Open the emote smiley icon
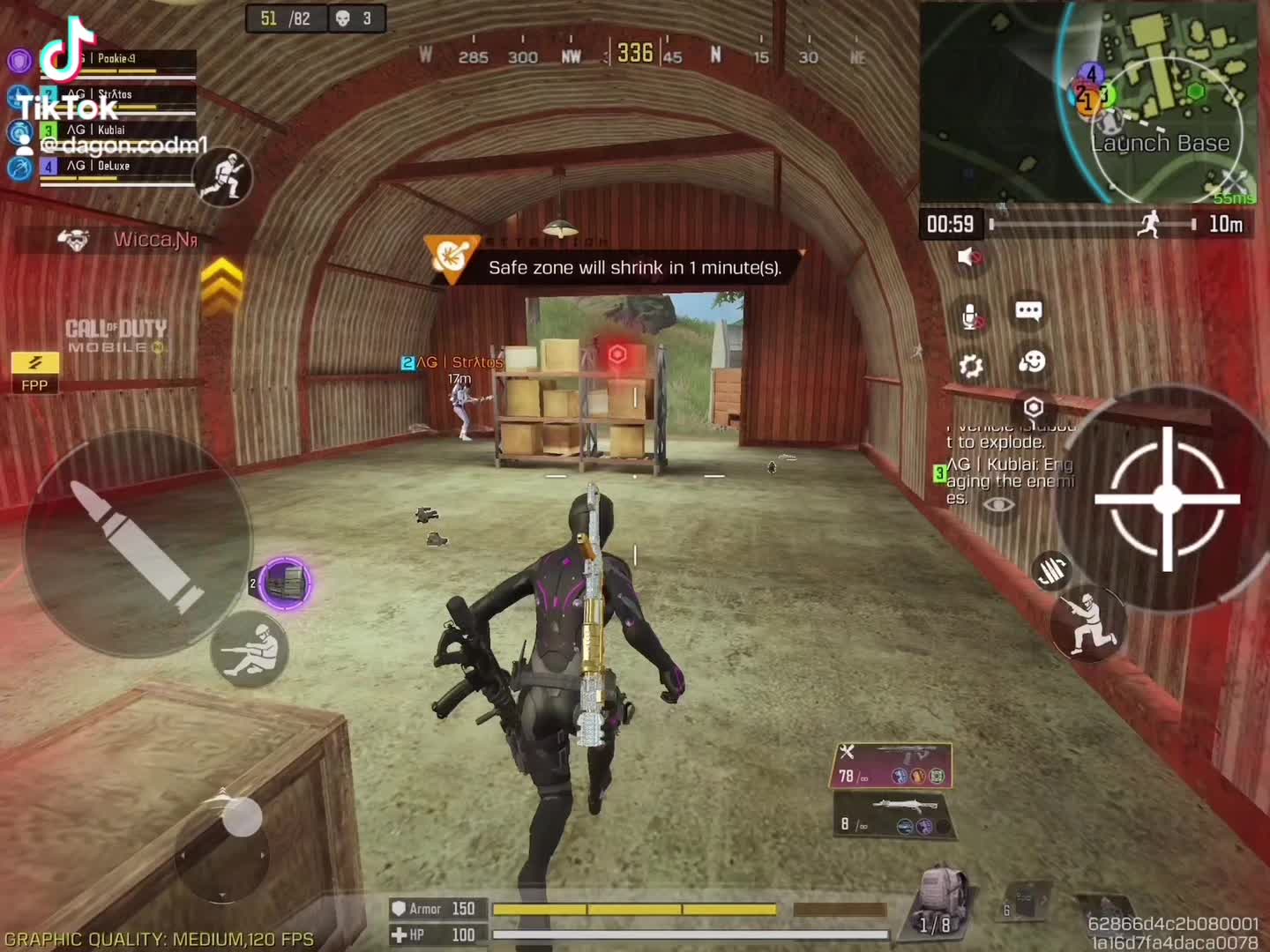1270x952 pixels. 1031,361
